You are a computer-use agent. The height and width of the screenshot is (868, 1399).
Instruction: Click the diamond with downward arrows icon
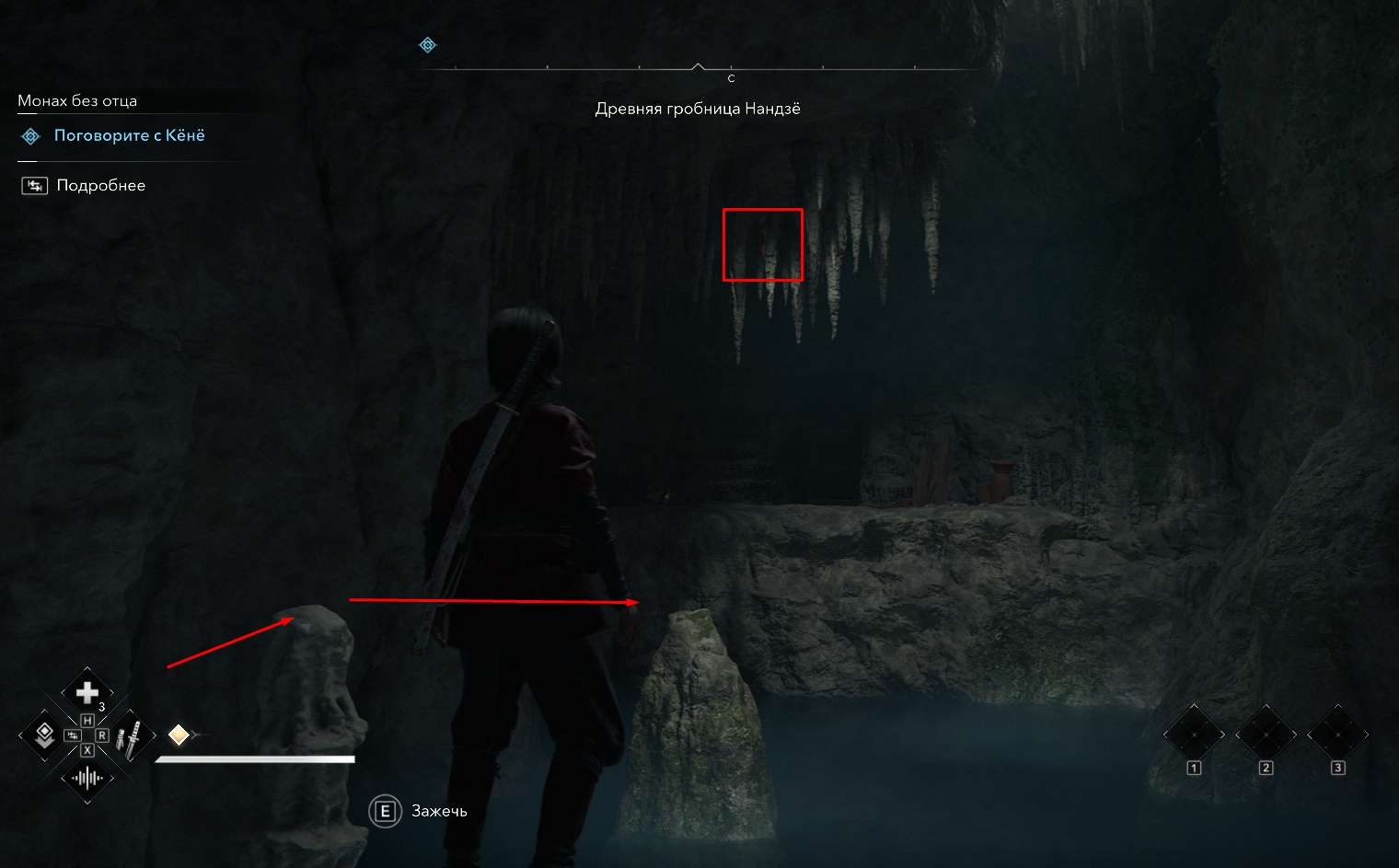(x=43, y=735)
